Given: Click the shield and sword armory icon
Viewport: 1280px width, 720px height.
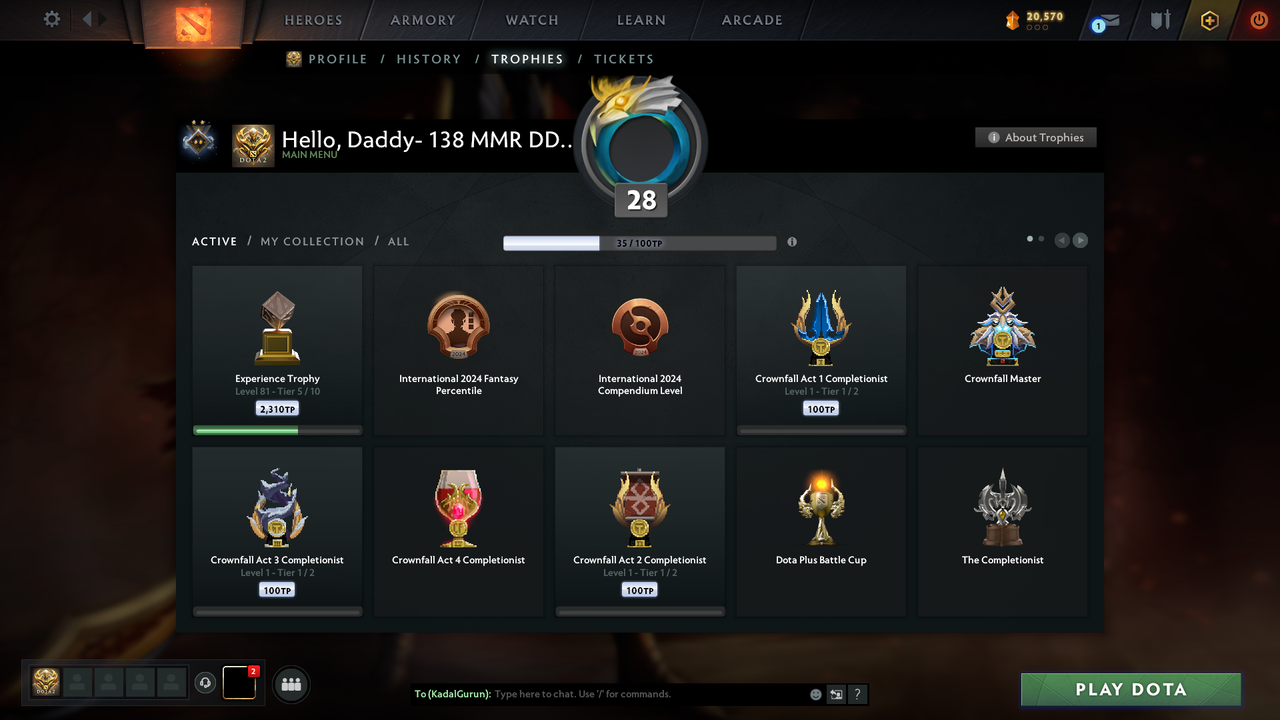Looking at the screenshot, I should 1159,20.
